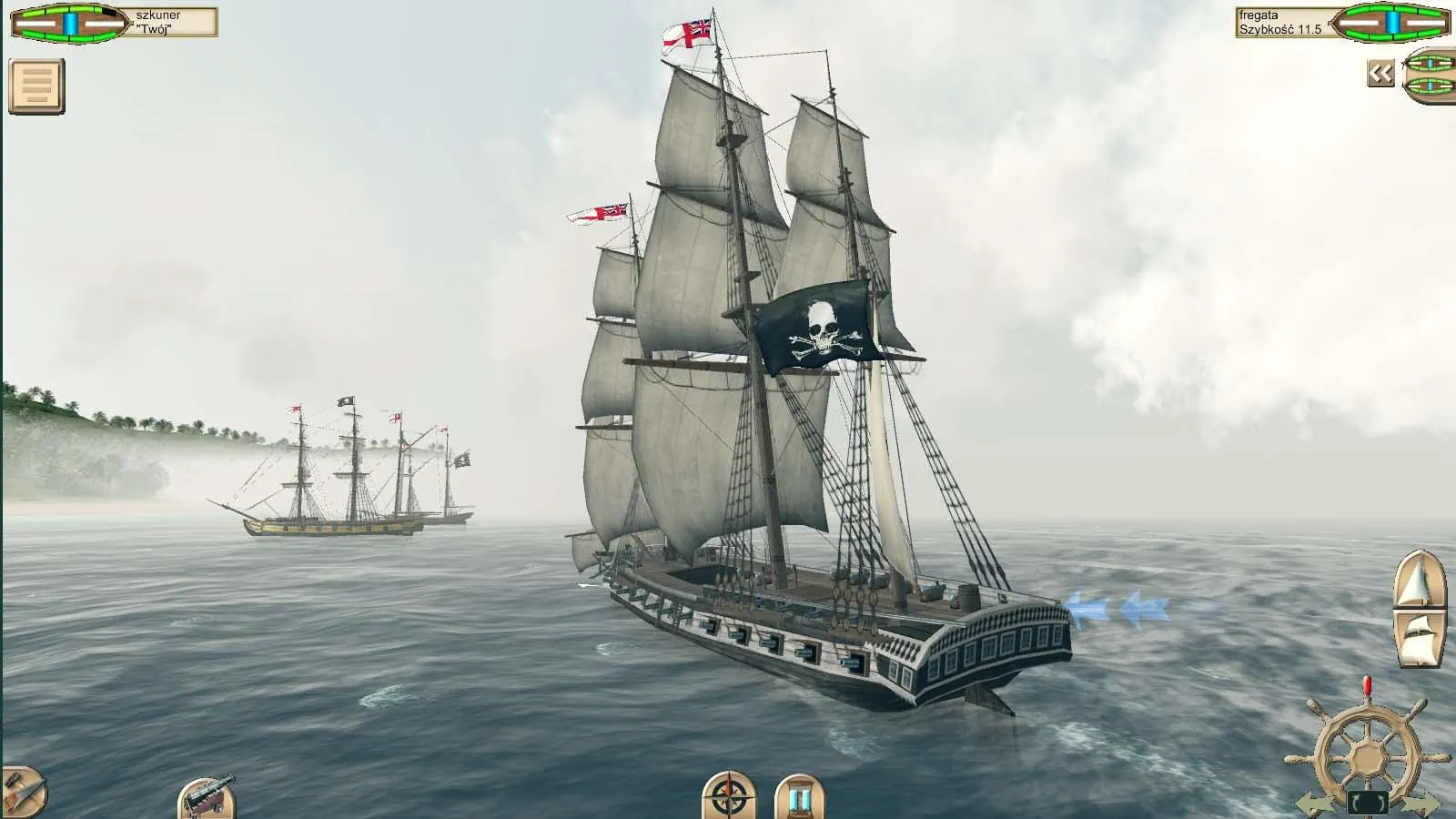Toggle the rudder auto-center control
This screenshot has height=819, width=1456.
[1368, 801]
